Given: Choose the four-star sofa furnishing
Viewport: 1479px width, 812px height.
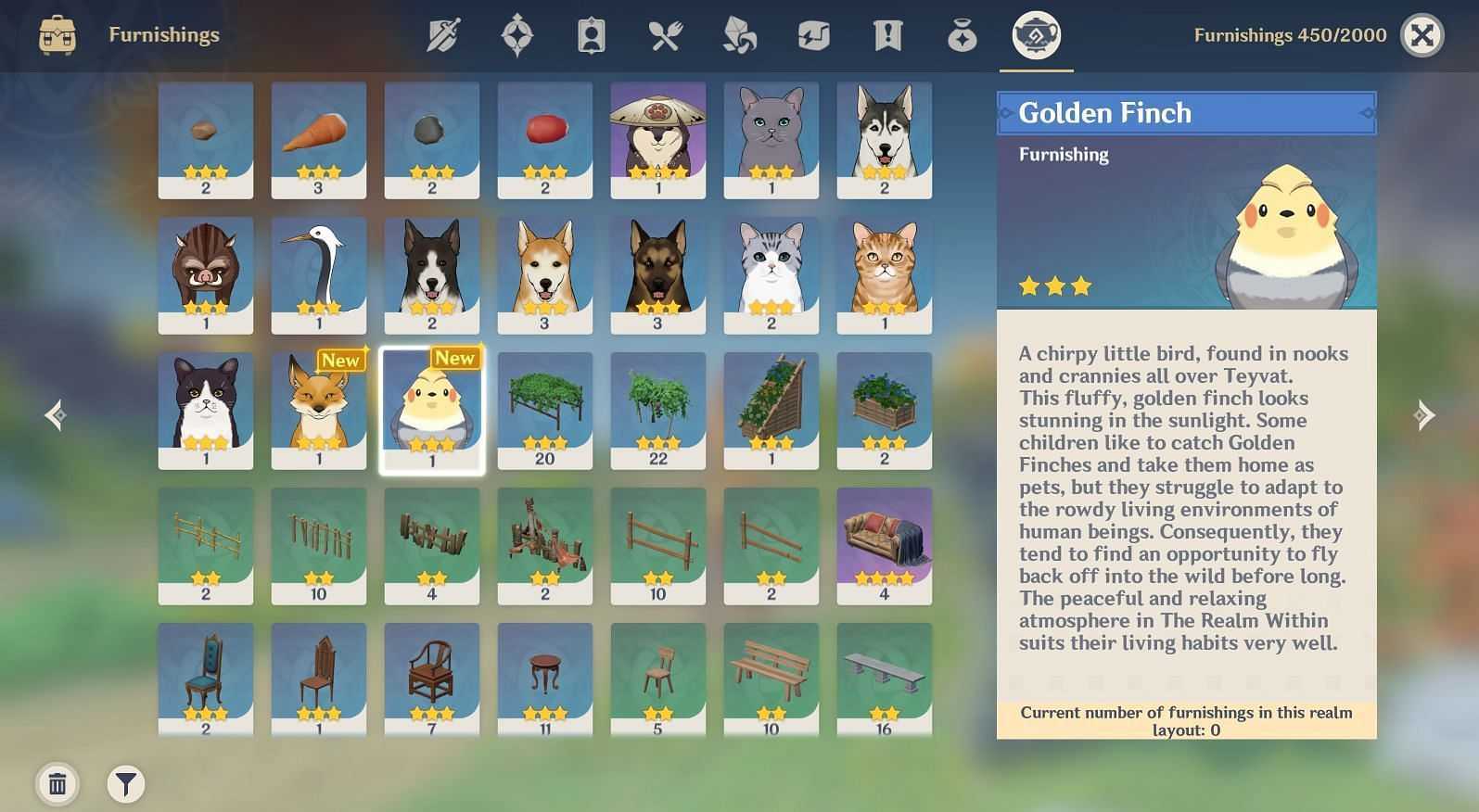Looking at the screenshot, I should tap(885, 546).
